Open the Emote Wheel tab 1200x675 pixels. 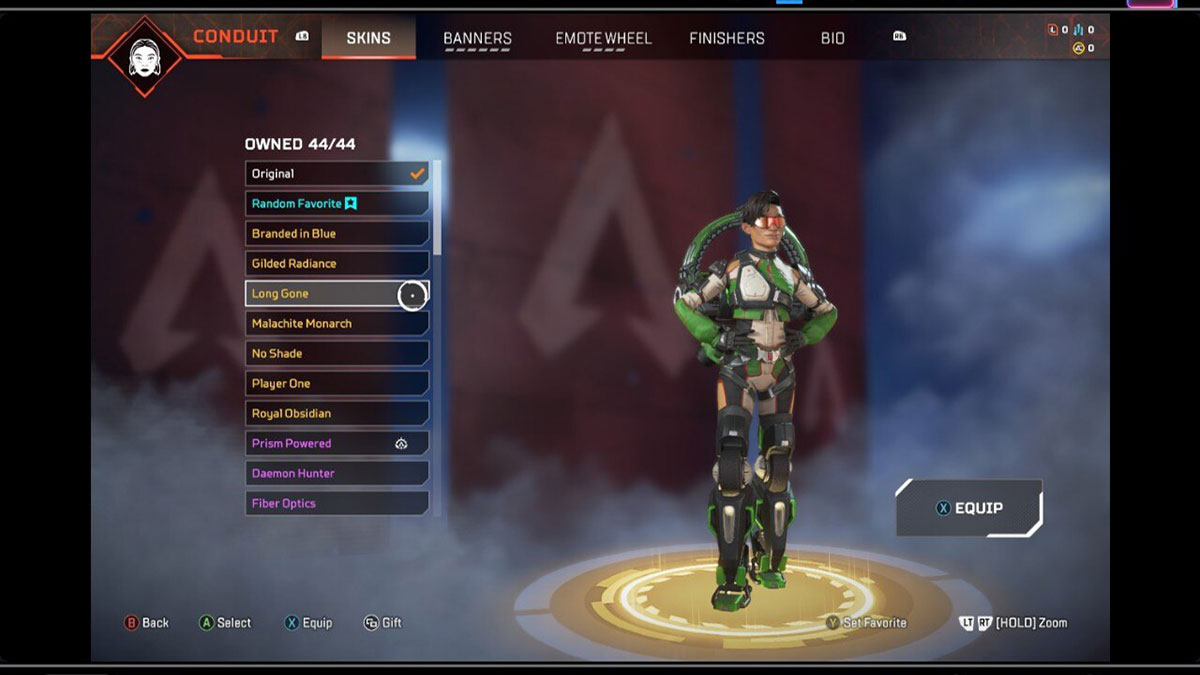point(603,38)
